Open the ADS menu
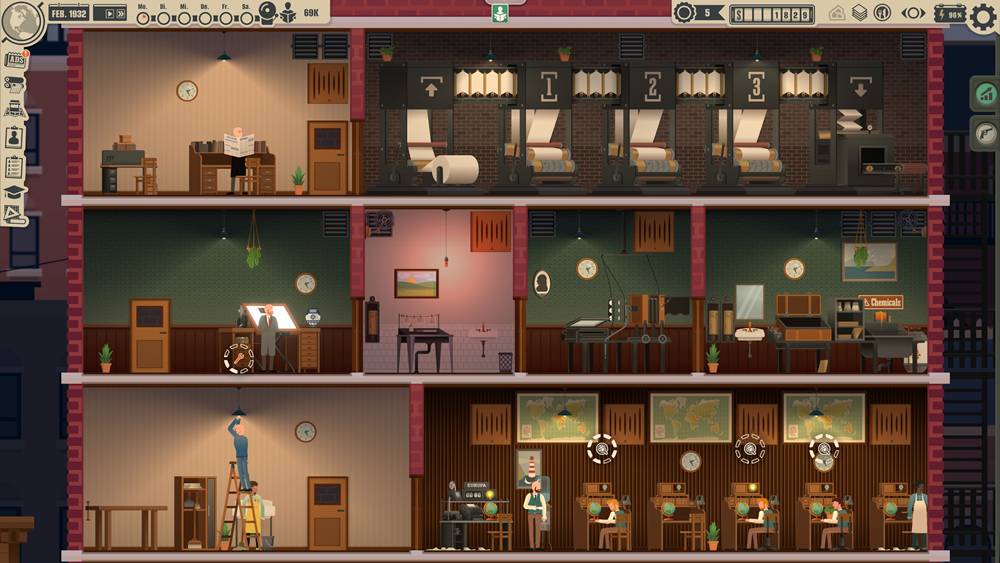The height and width of the screenshot is (563, 1000). click(16, 59)
